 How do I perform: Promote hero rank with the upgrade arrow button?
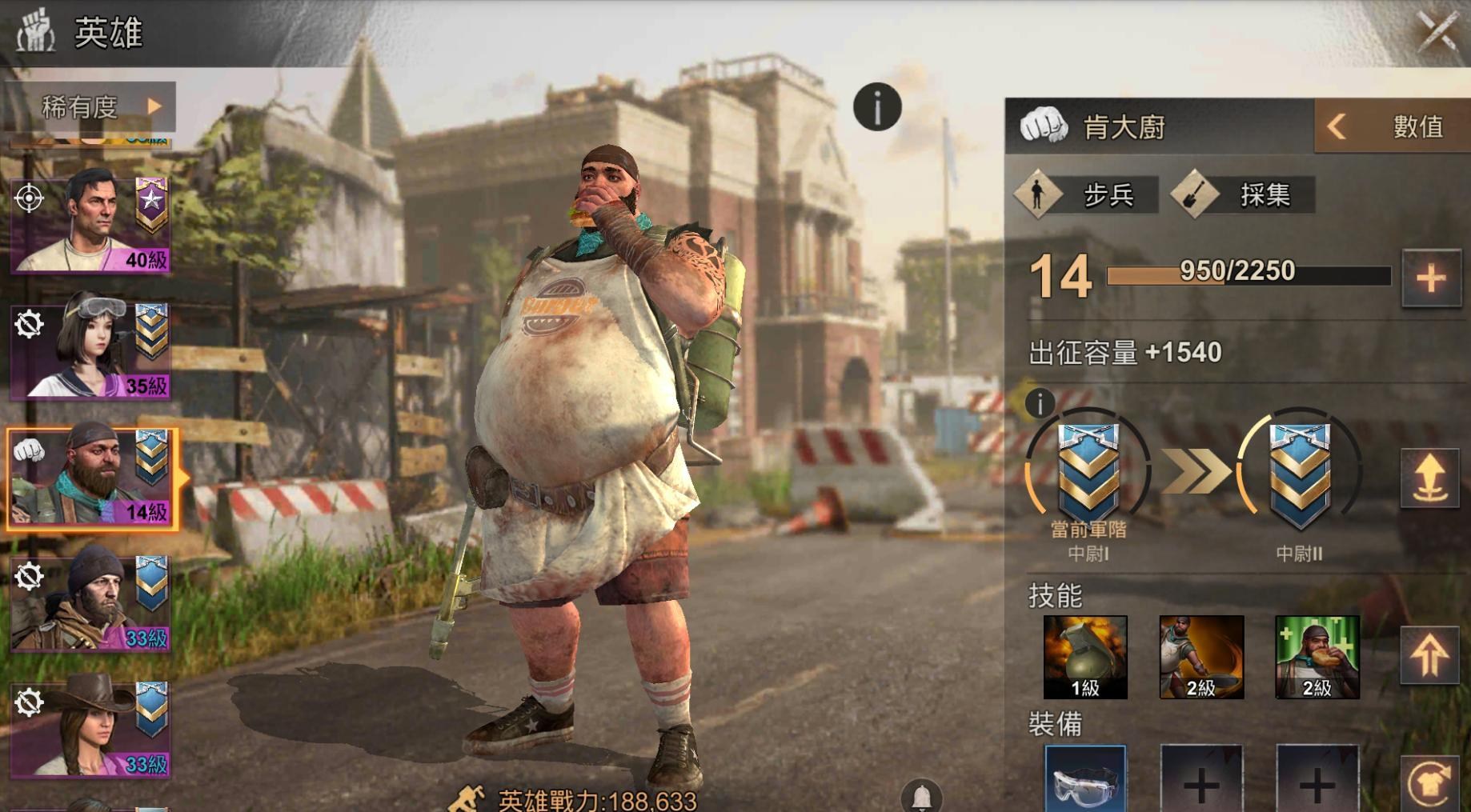click(x=1429, y=478)
